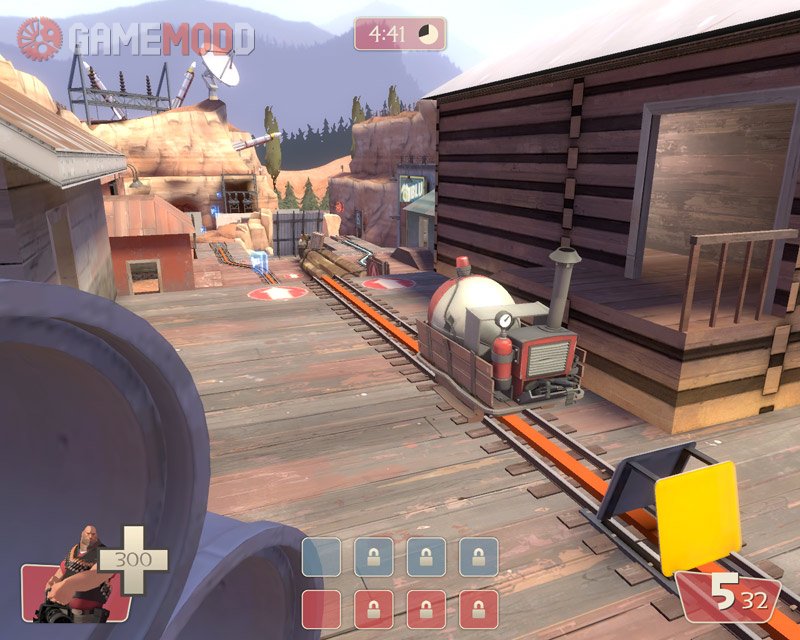This screenshot has width=800, height=640.
Task: Open the GameModd watermark logo
Action: [135, 39]
